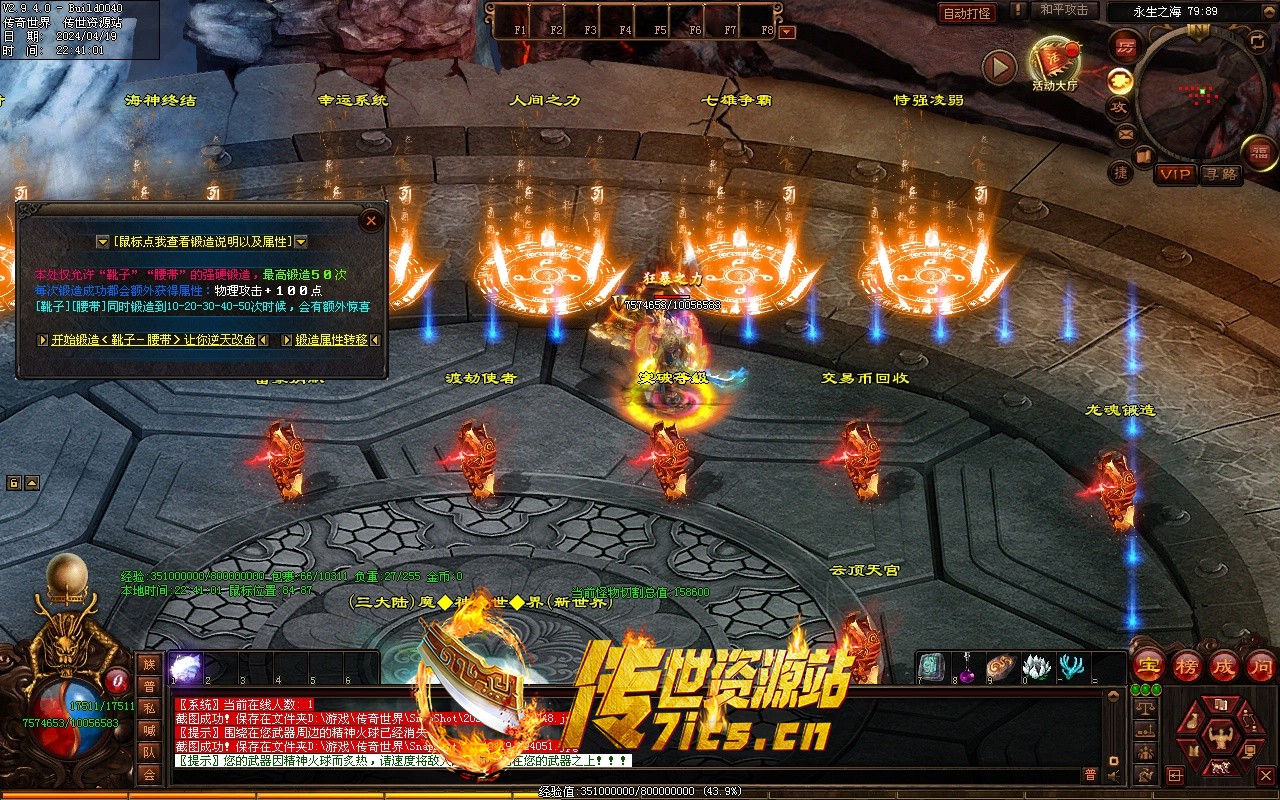Select the 队 team chat channel
This screenshot has height=800, width=1280.
(x=149, y=752)
